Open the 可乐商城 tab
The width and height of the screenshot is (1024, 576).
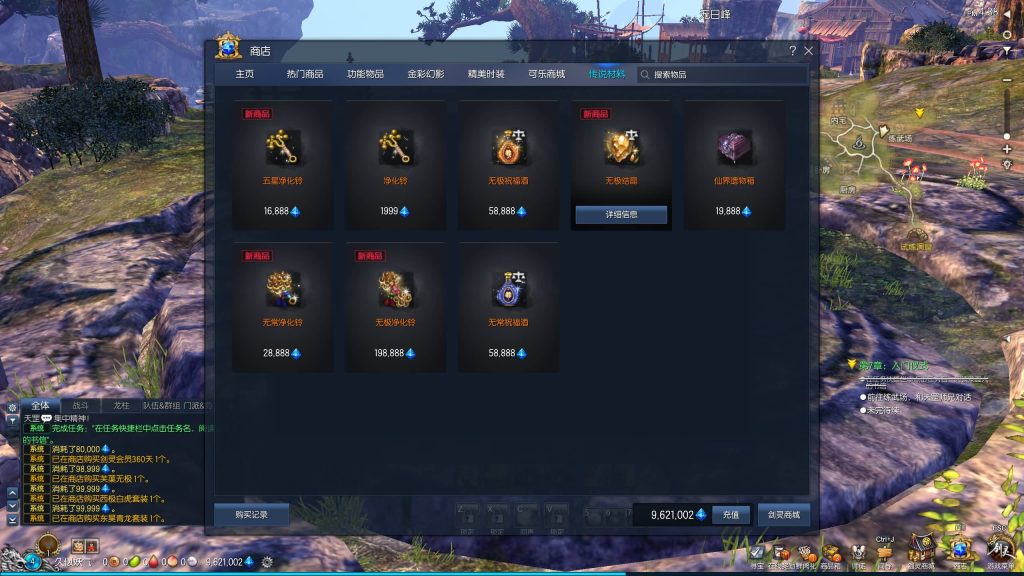546,74
